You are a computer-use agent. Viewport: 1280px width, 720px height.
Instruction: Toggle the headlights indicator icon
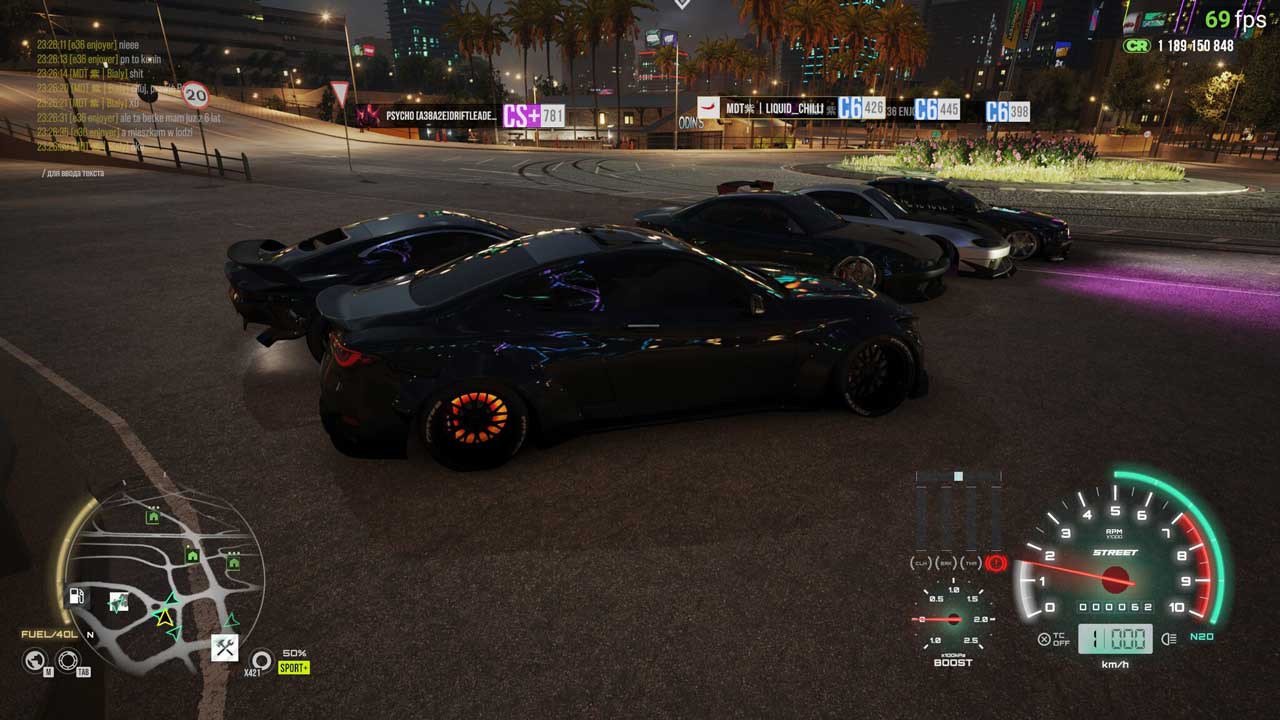(x=1168, y=639)
